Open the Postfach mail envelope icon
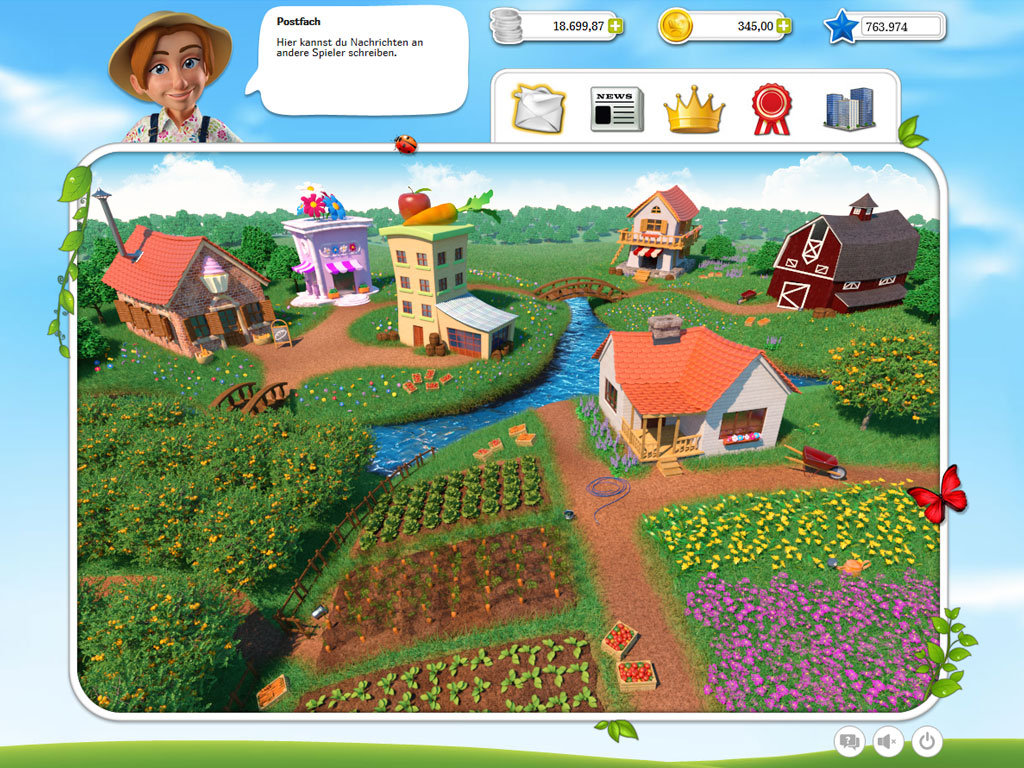 pos(539,109)
